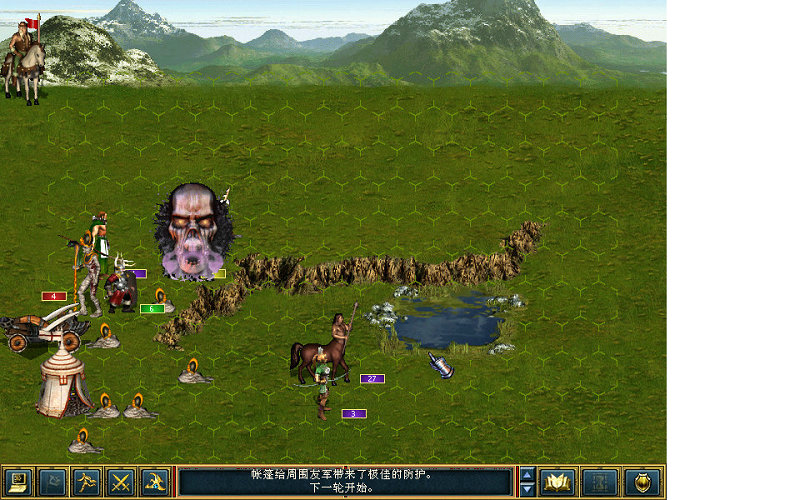Click the gold ornament icon with blue gem
Screen dimensions: 800x500
[x=155, y=483]
